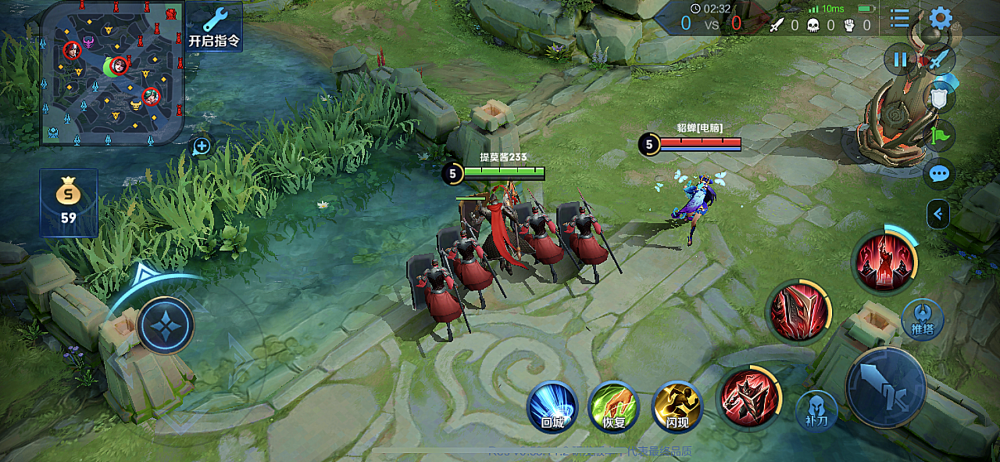Tap the virtual movement joystick

tap(166, 324)
